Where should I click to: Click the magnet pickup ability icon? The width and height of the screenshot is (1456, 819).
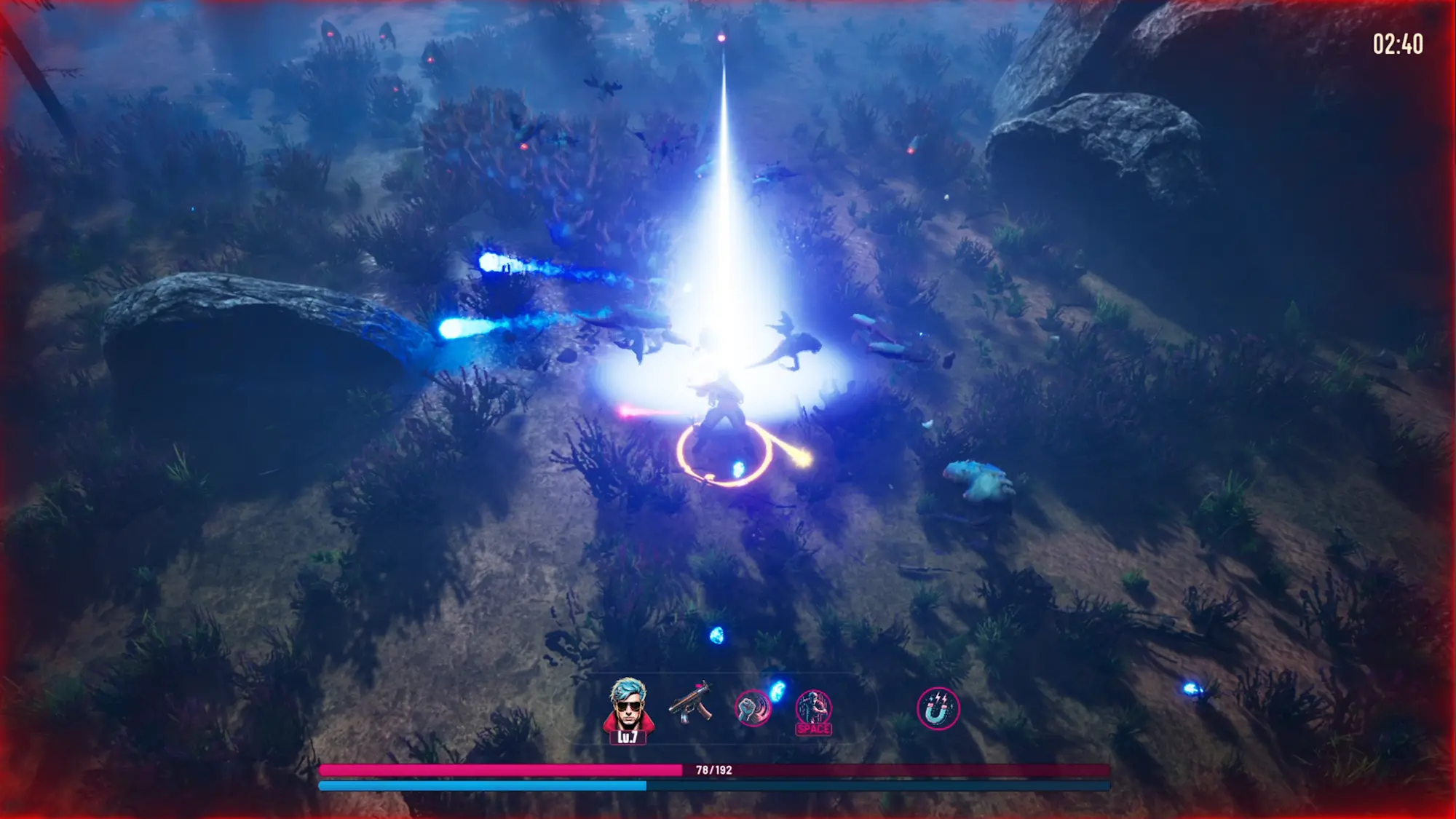coord(938,709)
